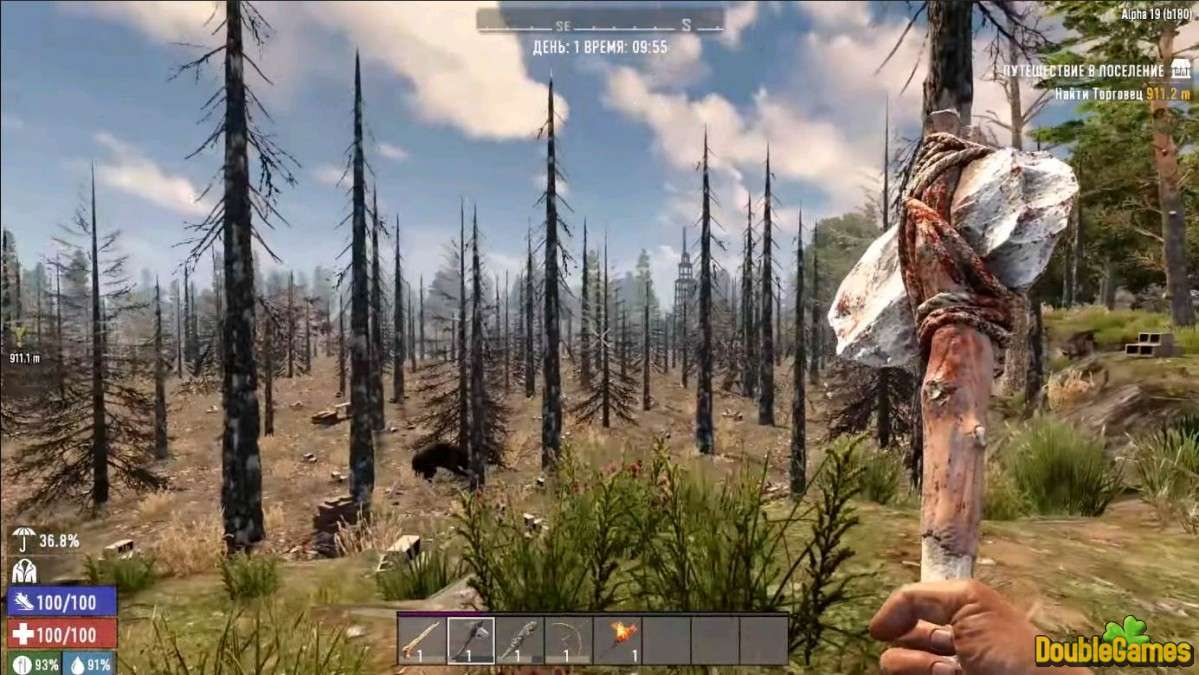Select the wooden bow hotbar slot
The width and height of the screenshot is (1199, 675).
[x=568, y=640]
